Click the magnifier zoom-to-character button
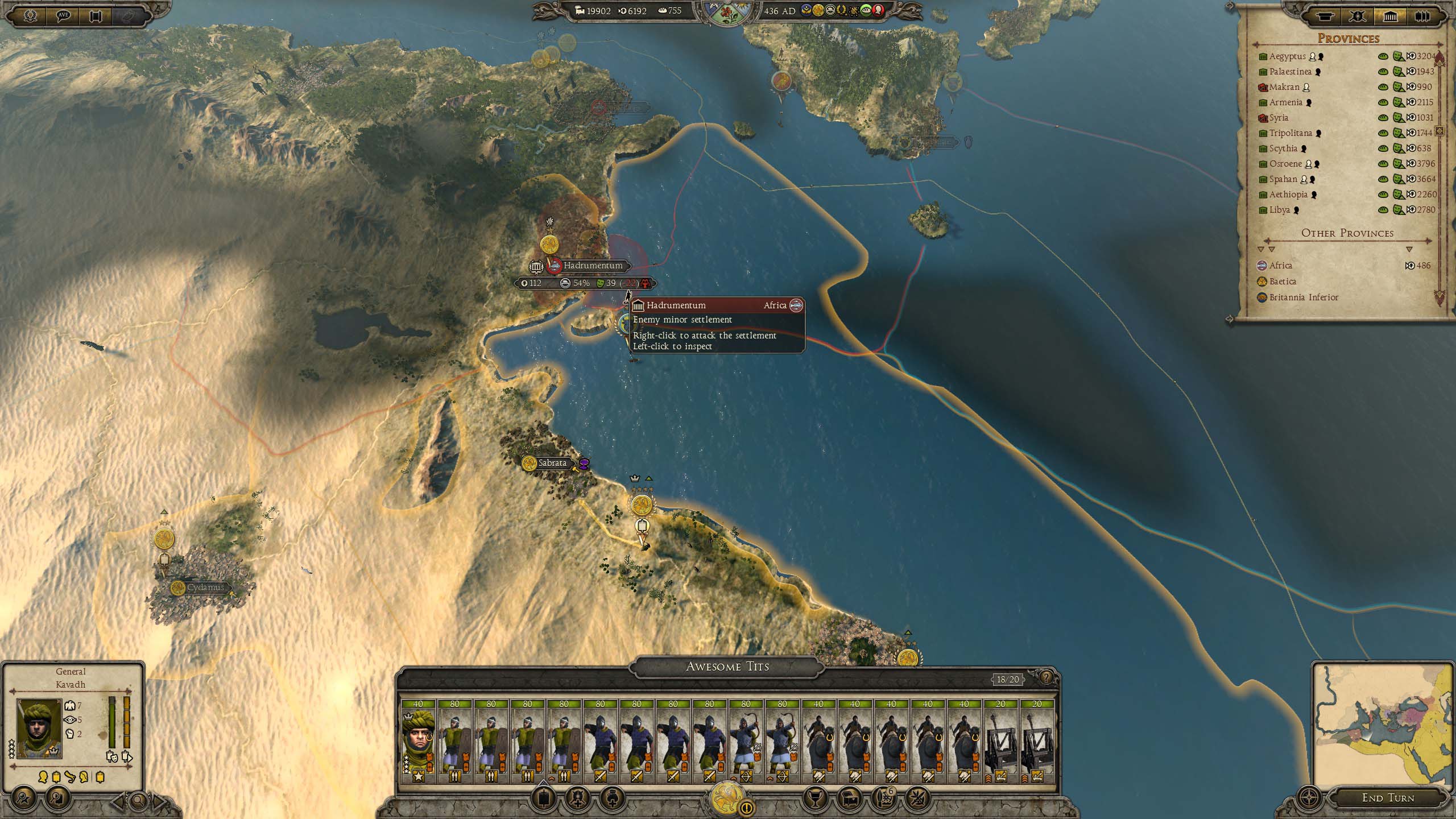This screenshot has width=1456, height=819. pos(138,802)
